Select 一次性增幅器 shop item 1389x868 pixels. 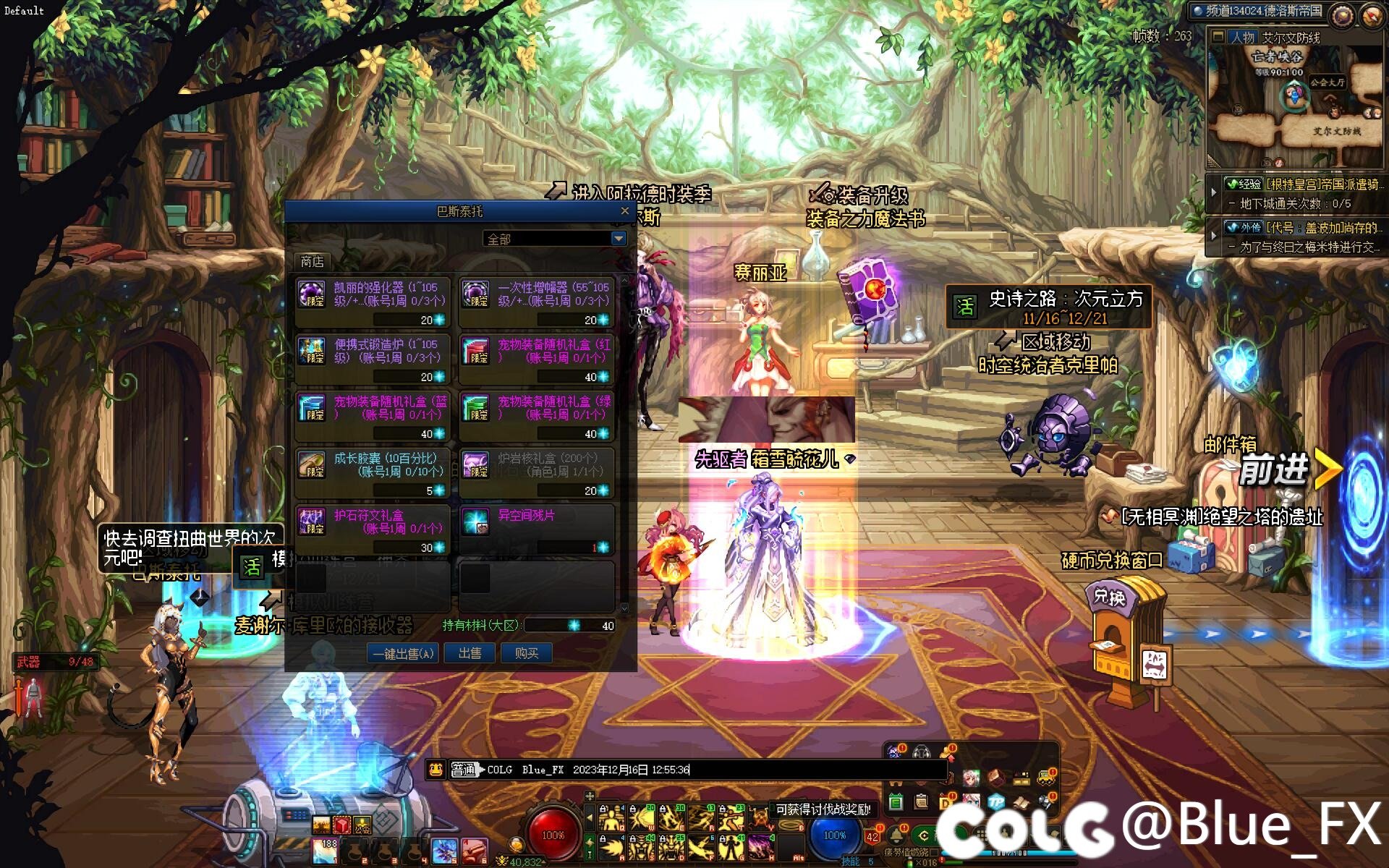pyautogui.click(x=537, y=302)
